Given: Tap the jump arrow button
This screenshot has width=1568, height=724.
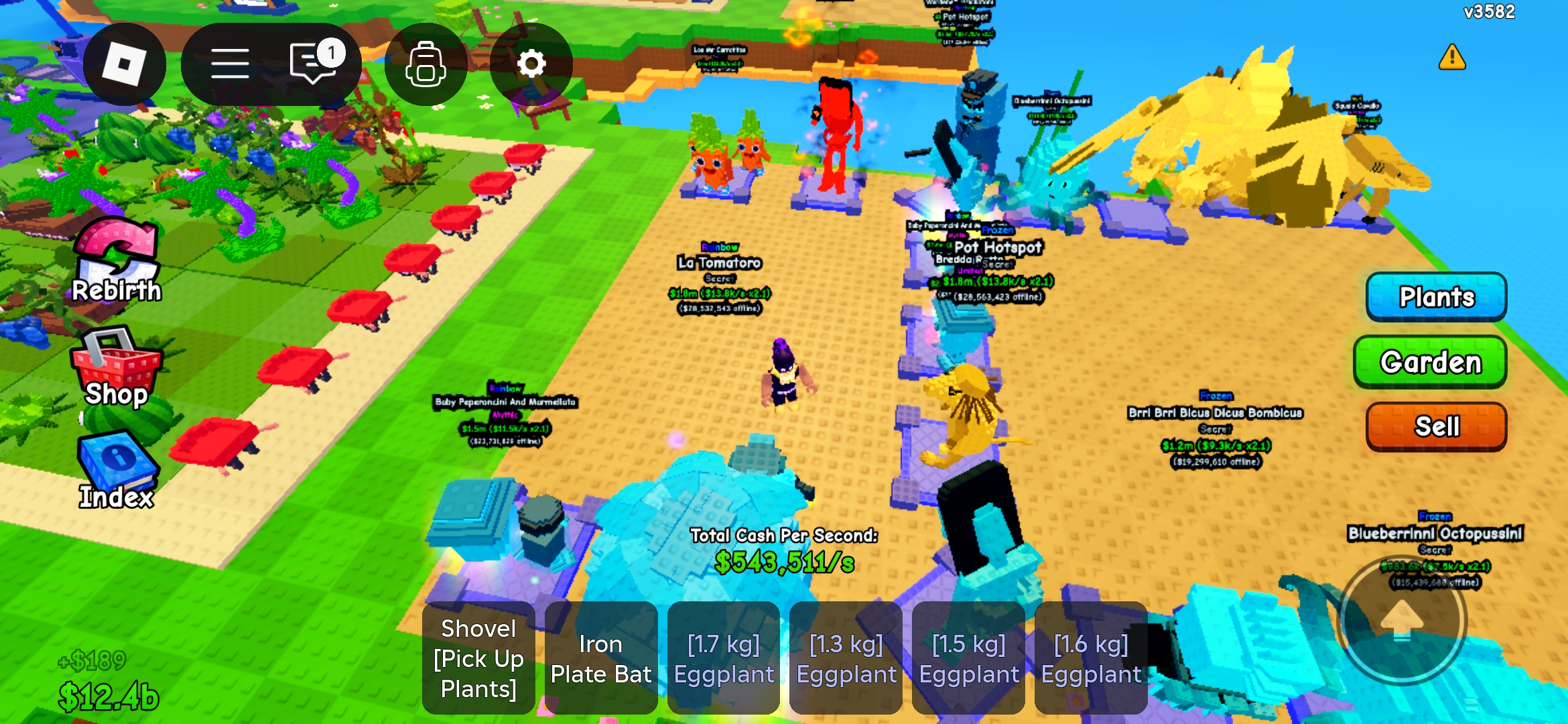Looking at the screenshot, I should point(1402,621).
